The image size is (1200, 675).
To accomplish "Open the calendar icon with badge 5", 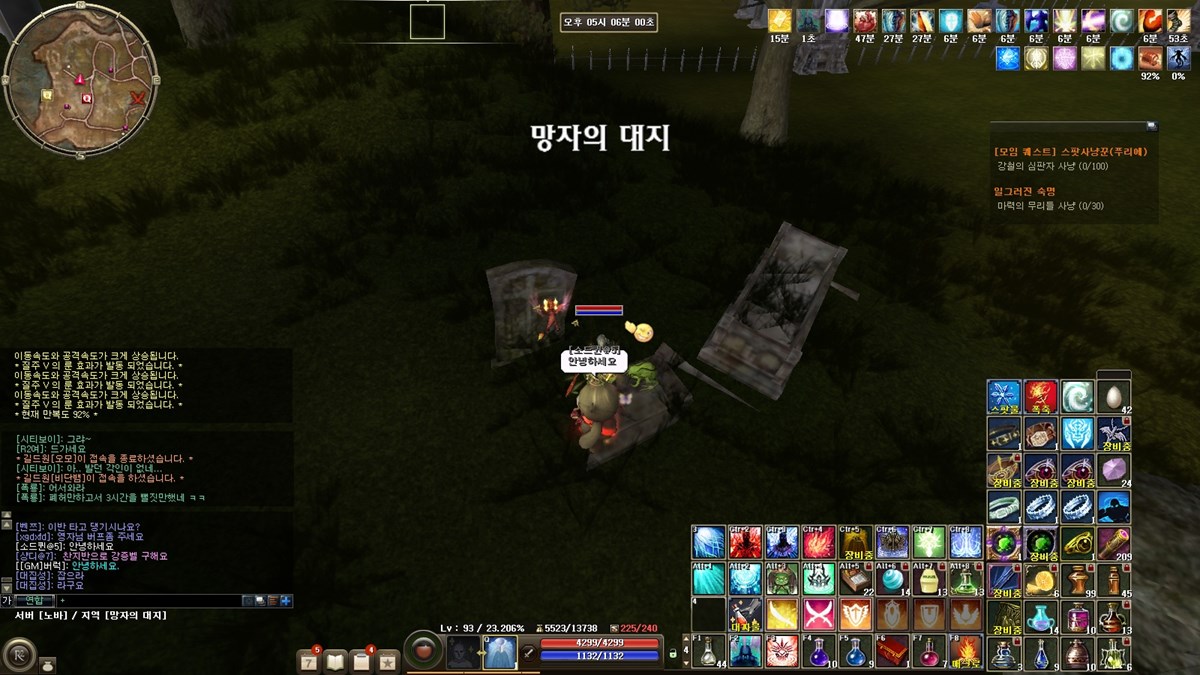I will coord(309,660).
